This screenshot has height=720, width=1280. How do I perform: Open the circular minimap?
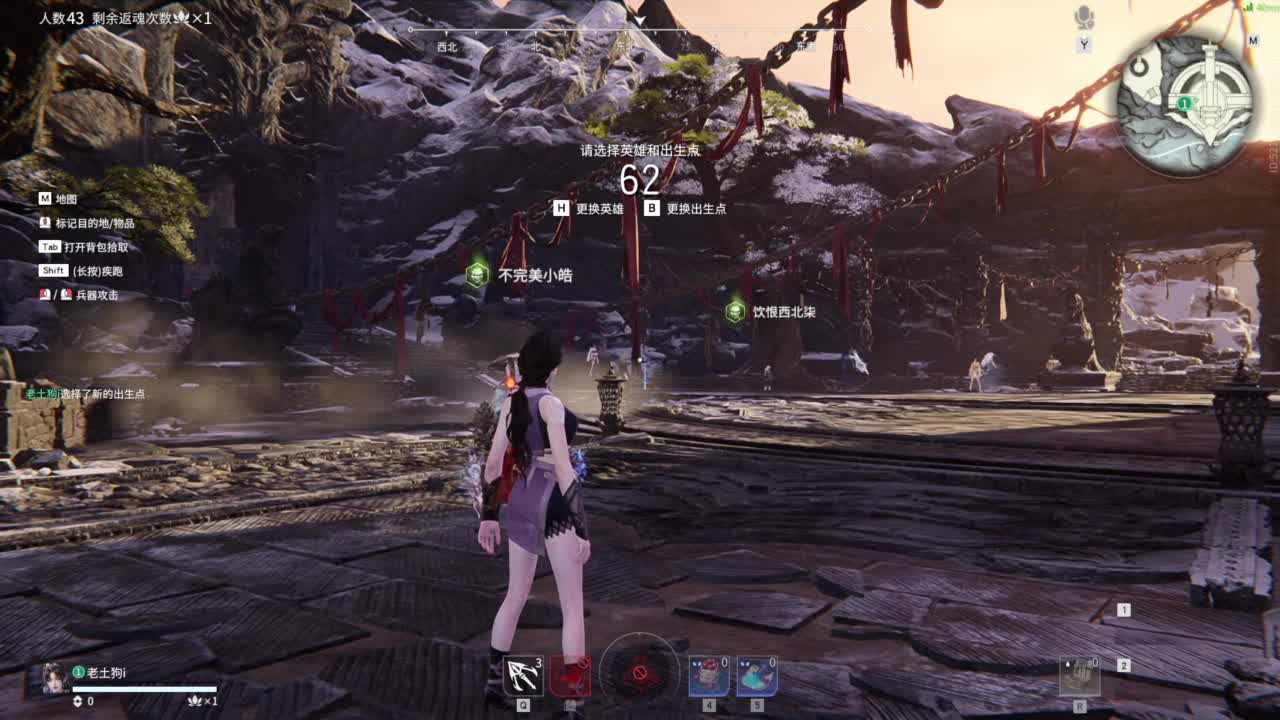1186,106
